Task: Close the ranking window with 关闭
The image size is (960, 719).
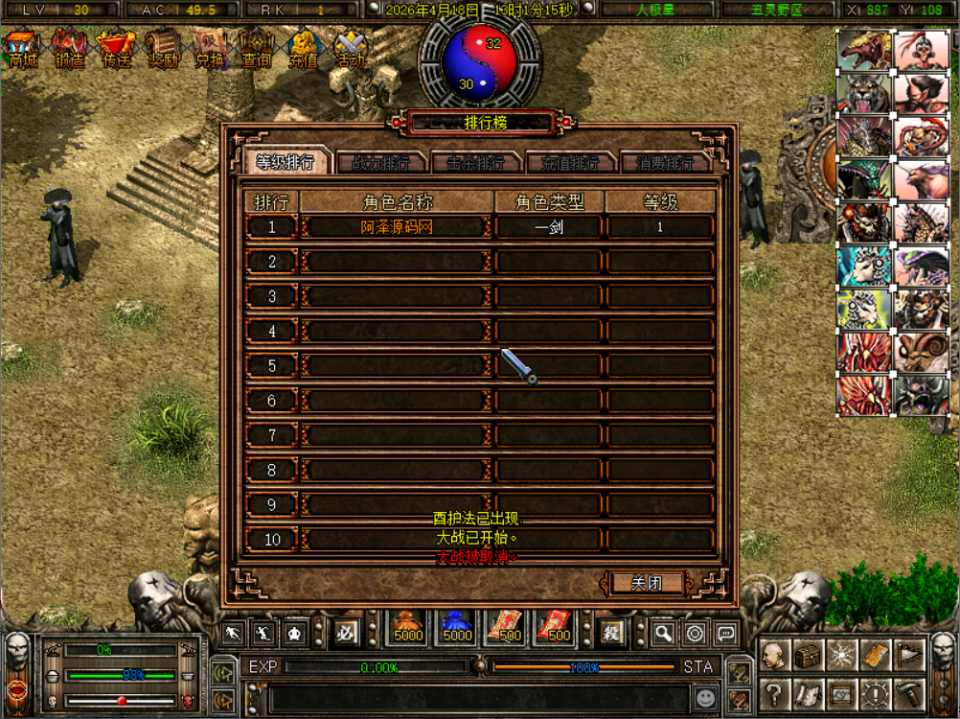Action: [x=645, y=582]
